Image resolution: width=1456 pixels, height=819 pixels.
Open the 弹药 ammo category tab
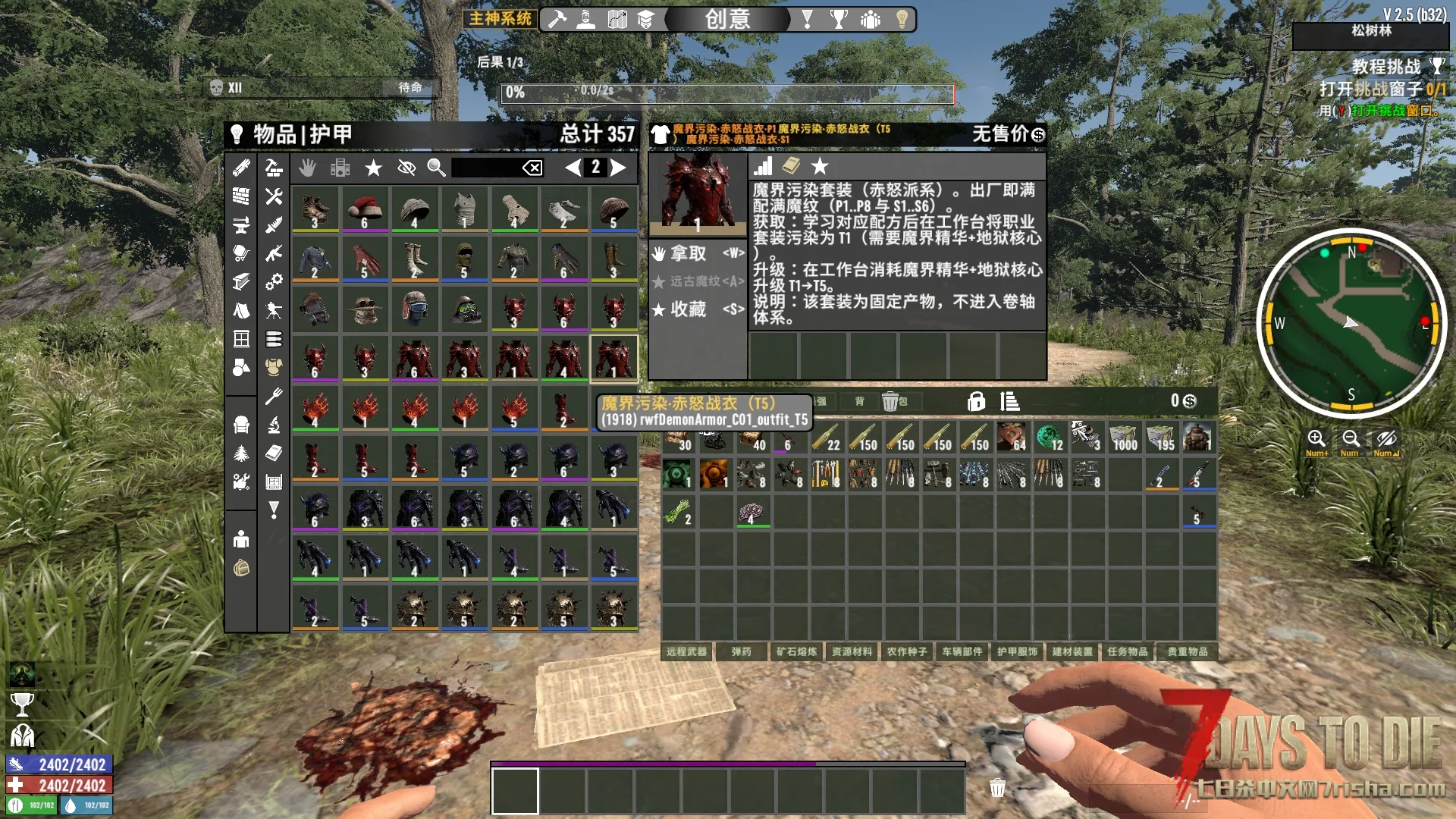click(x=741, y=651)
